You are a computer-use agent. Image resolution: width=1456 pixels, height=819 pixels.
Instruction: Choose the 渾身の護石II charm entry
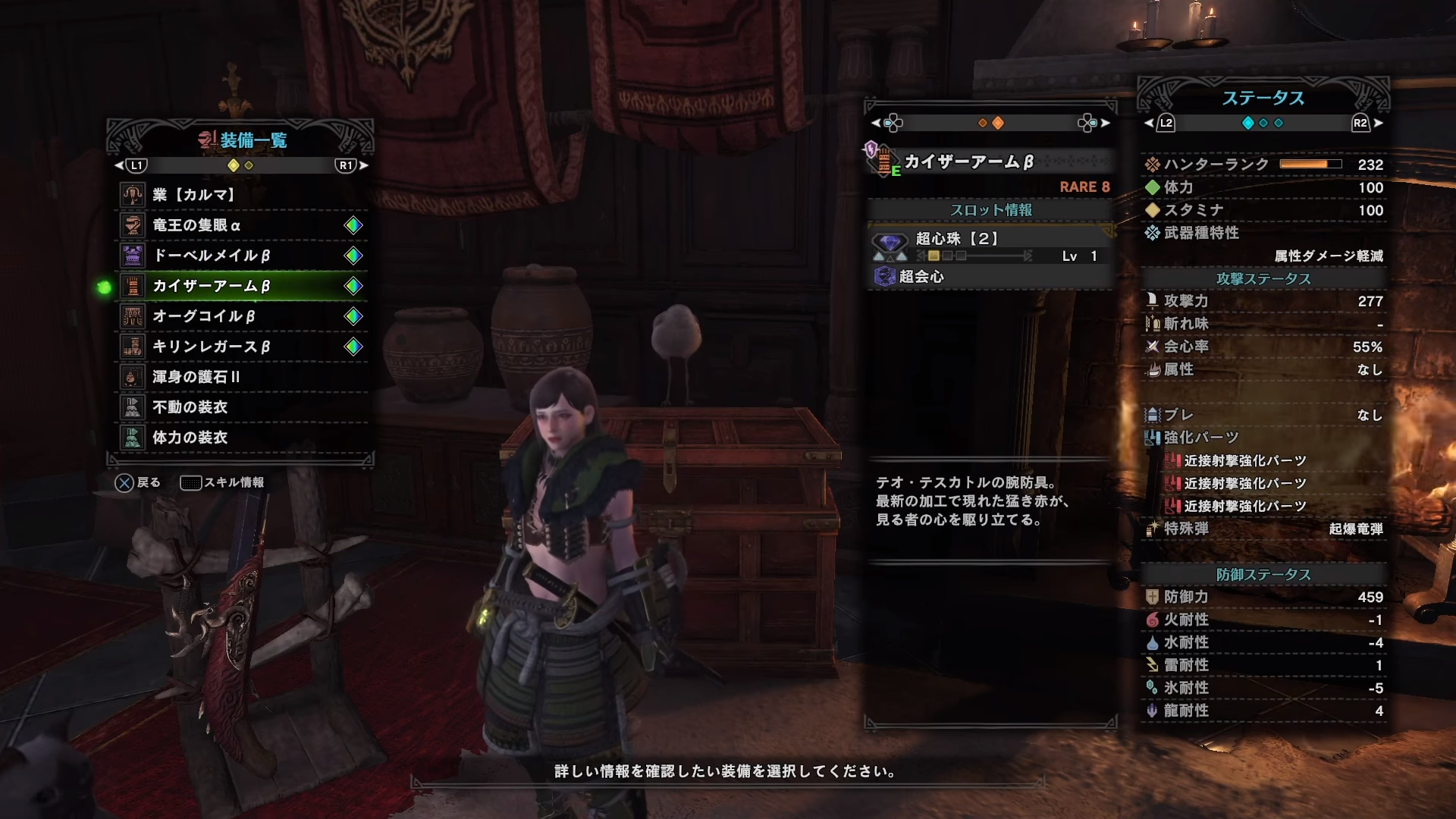click(241, 377)
